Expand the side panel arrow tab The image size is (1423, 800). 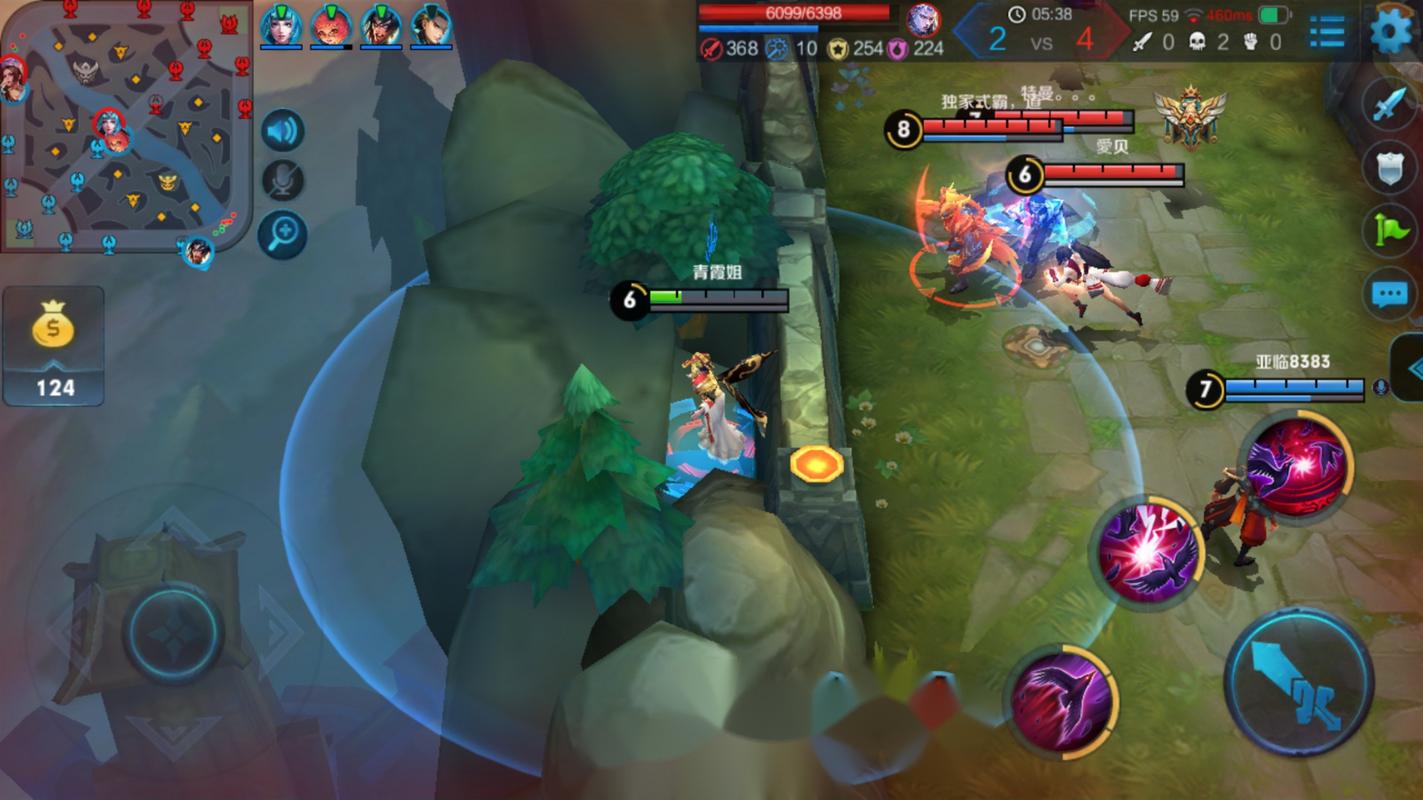(x=1410, y=369)
